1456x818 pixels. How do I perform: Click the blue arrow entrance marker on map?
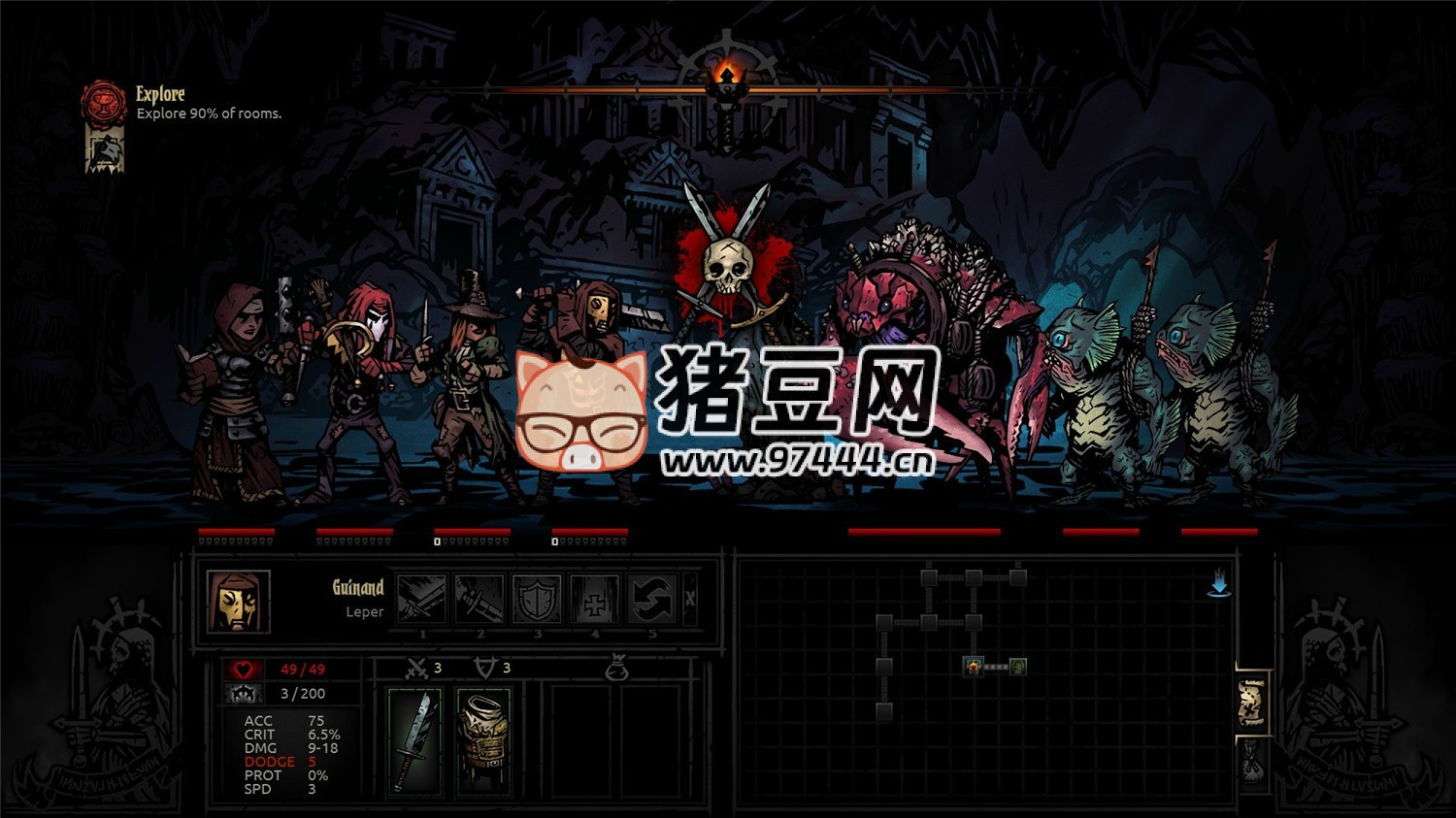tap(1219, 584)
